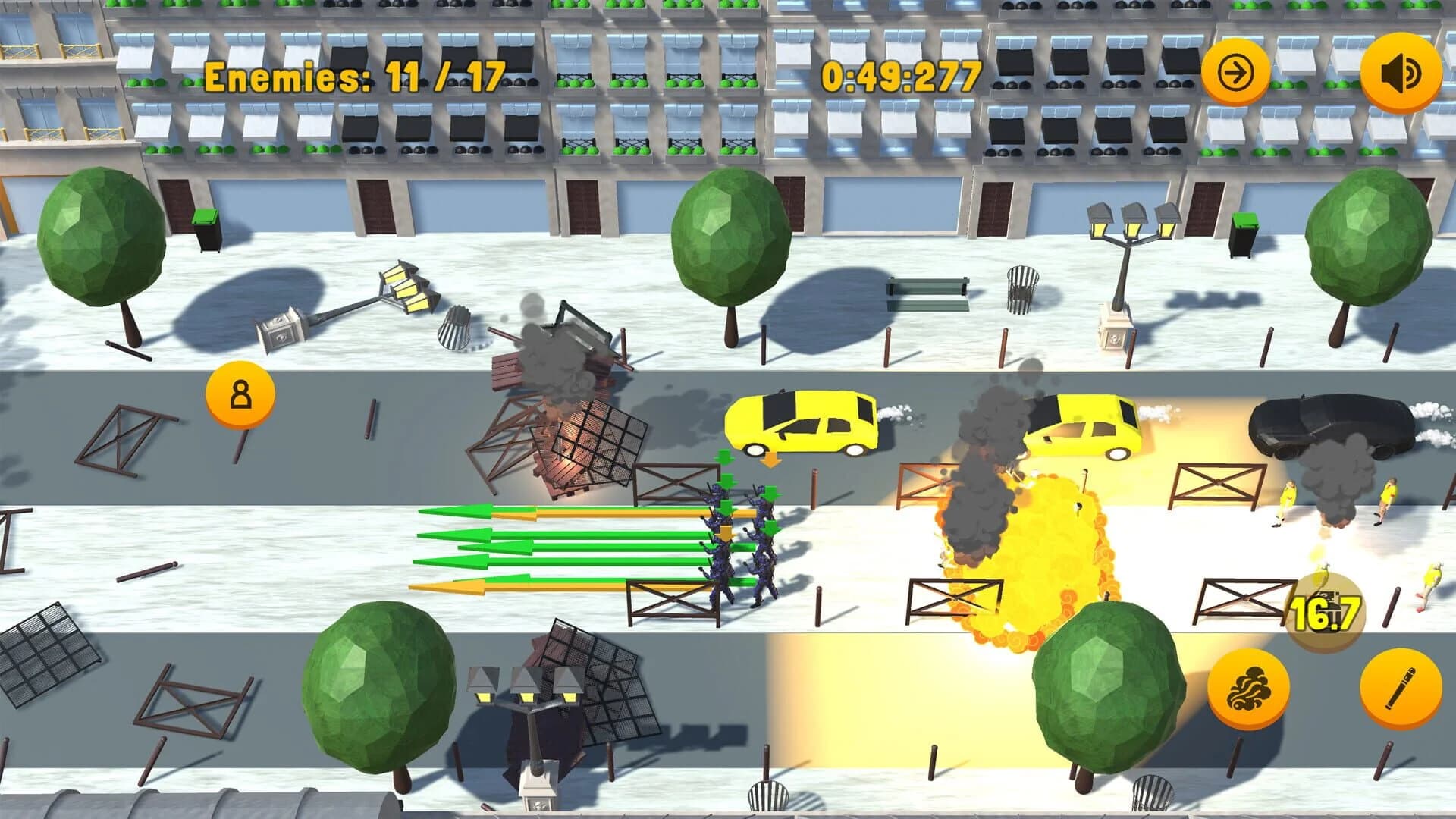Select the Enemies 11/17 counter text
The height and width of the screenshot is (819, 1456).
[356, 74]
